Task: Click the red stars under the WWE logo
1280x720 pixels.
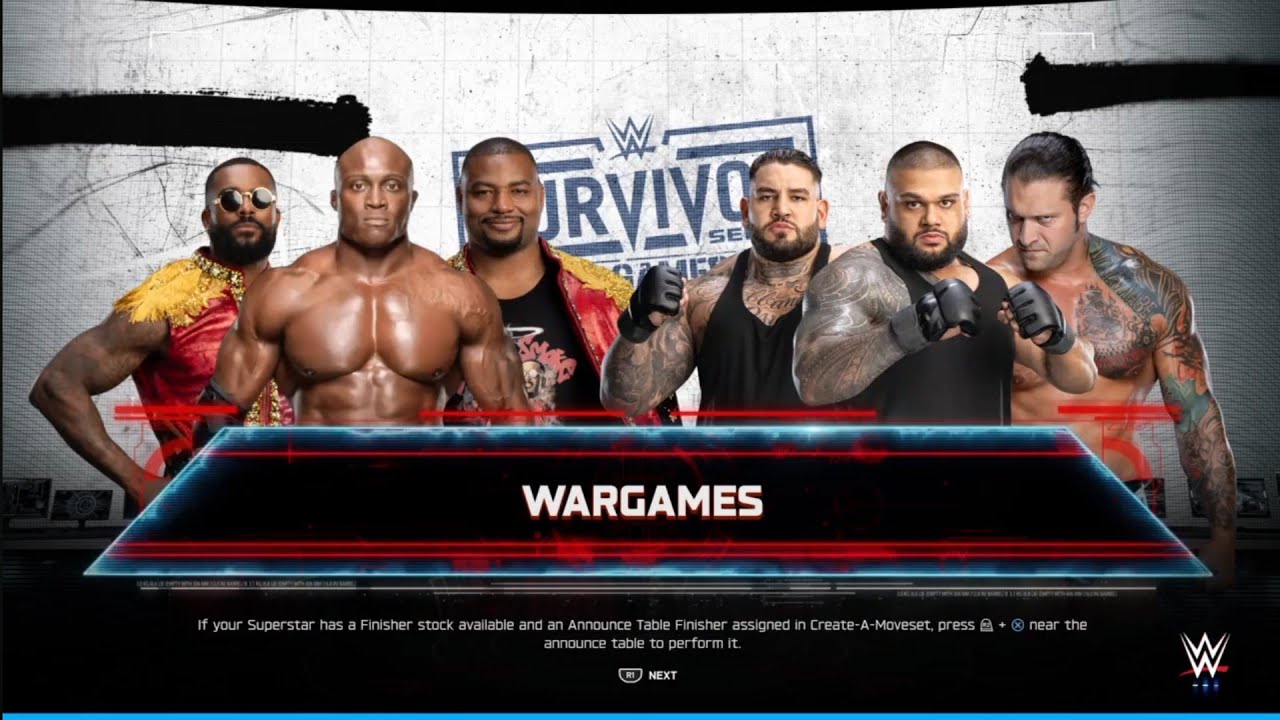Action: pyautogui.click(x=1204, y=687)
